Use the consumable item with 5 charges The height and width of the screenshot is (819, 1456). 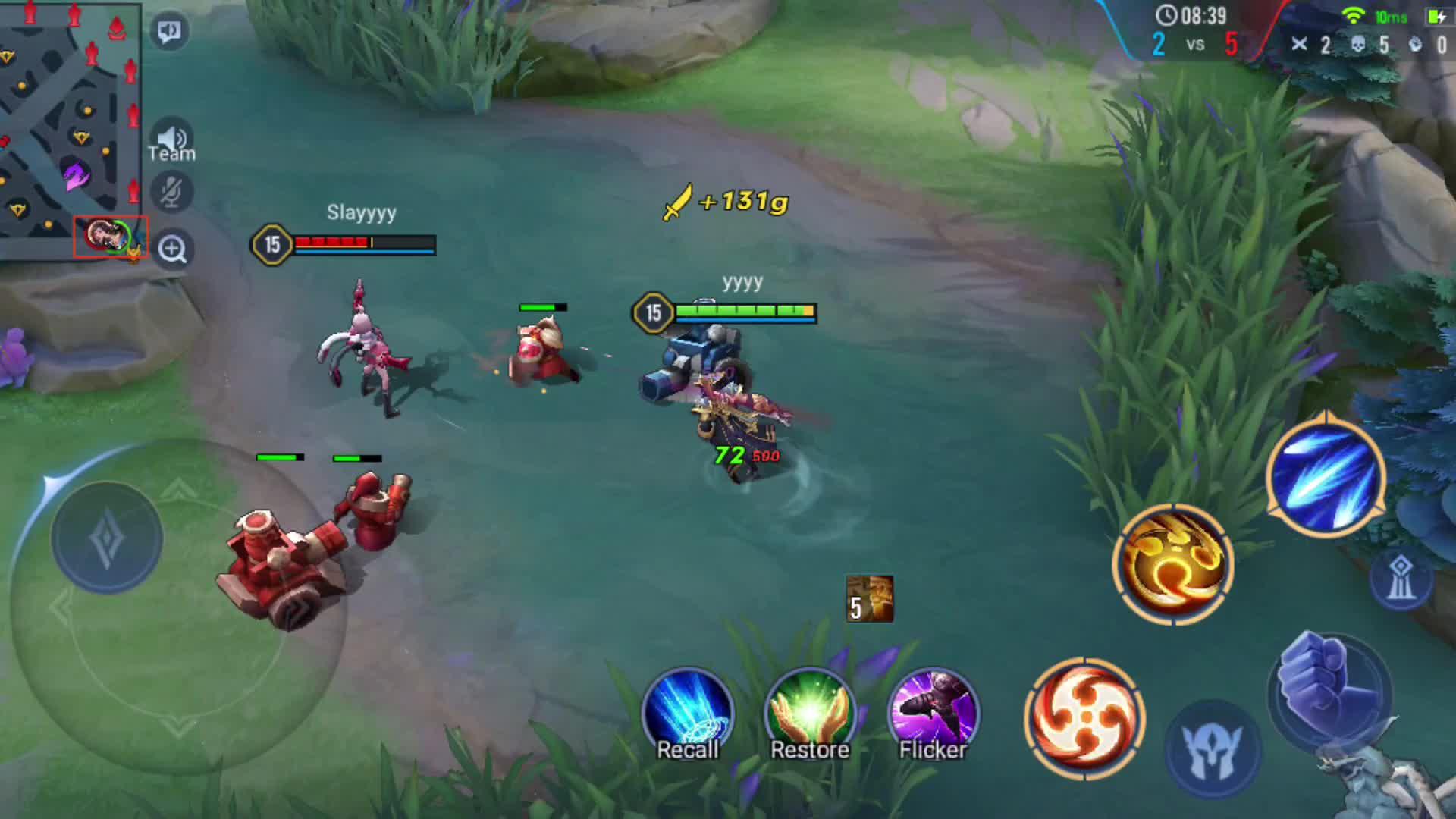coord(868,598)
